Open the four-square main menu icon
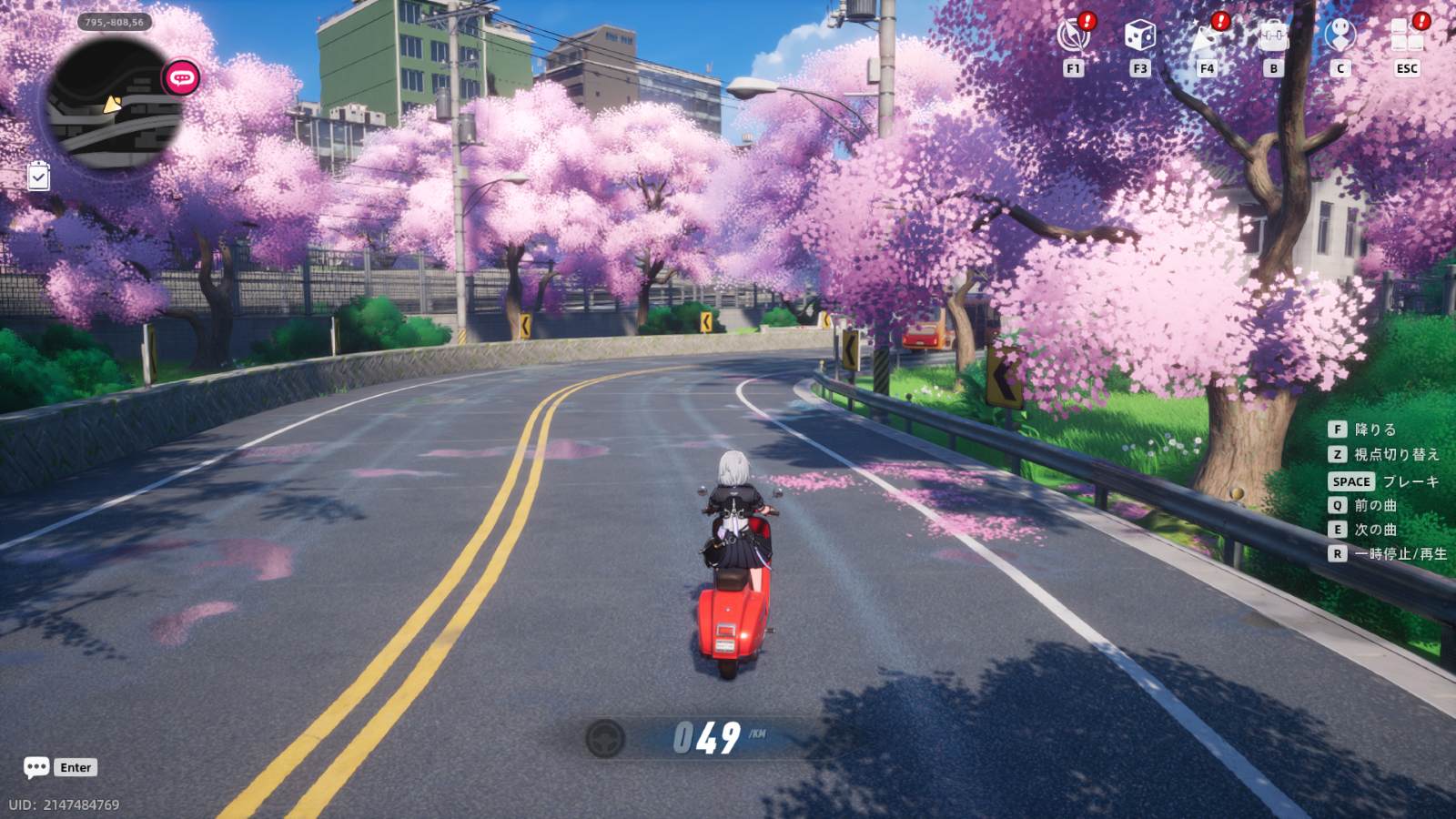 (x=1407, y=36)
